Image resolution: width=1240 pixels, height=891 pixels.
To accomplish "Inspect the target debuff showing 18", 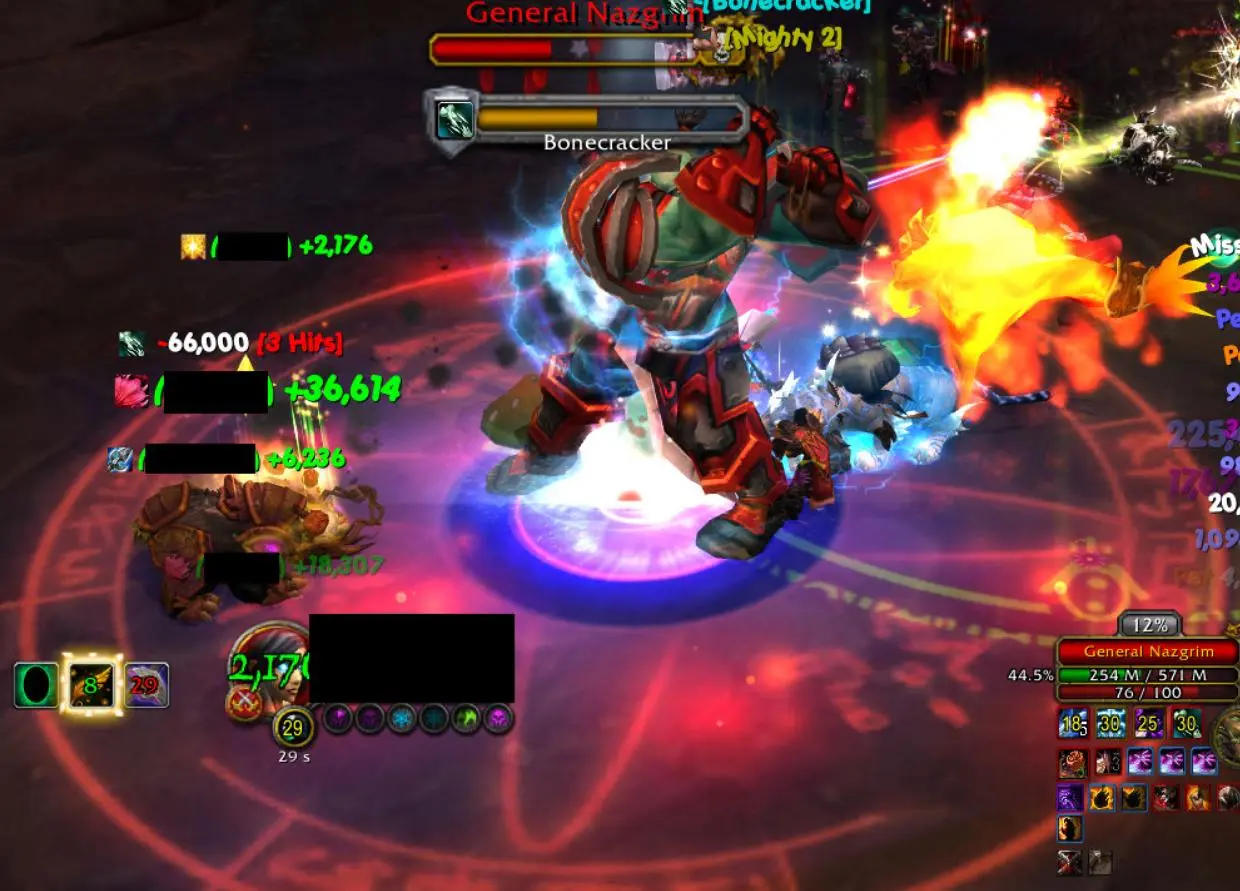I will pos(1075,724).
